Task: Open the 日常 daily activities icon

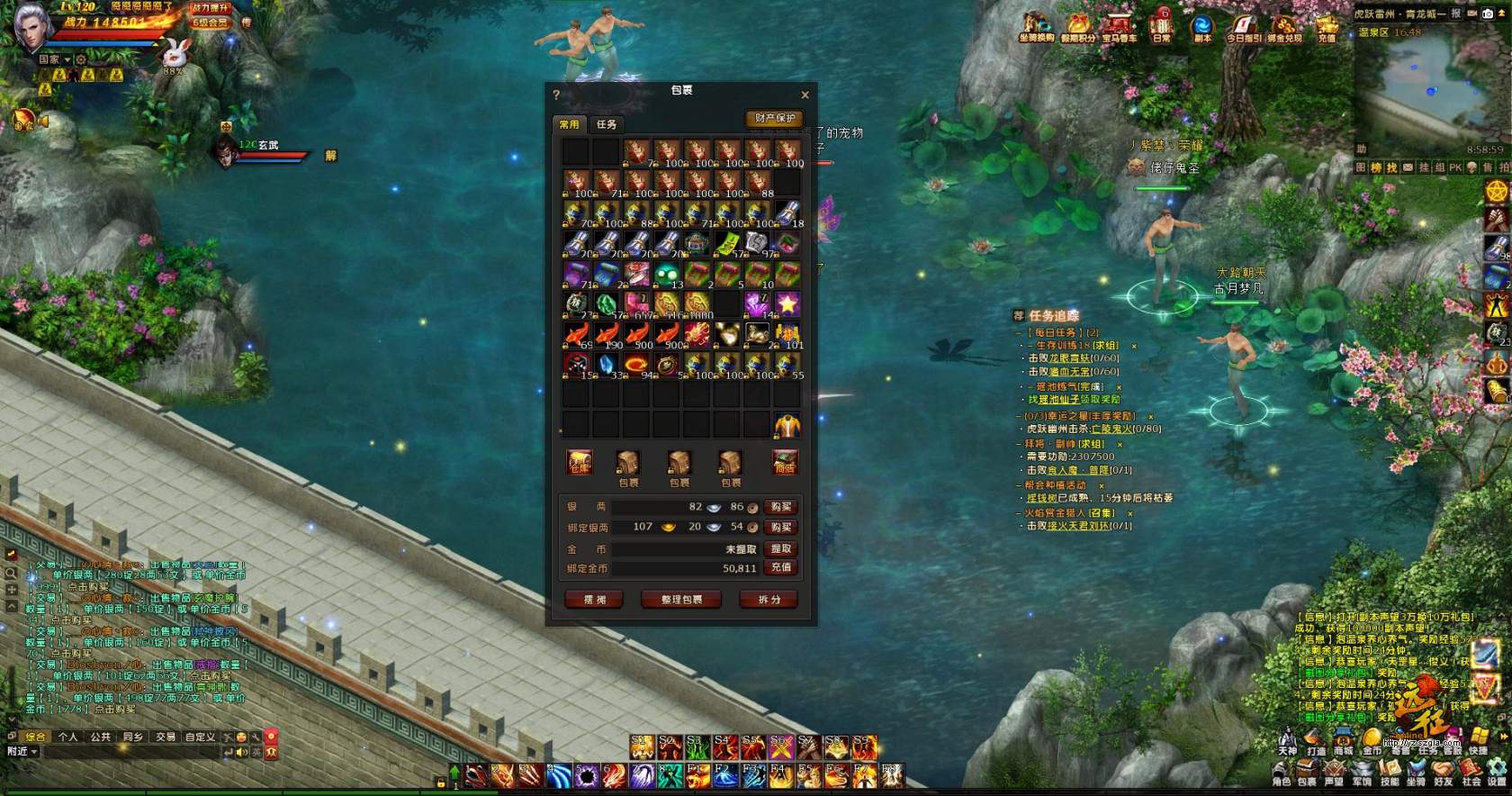Action: (x=1162, y=25)
